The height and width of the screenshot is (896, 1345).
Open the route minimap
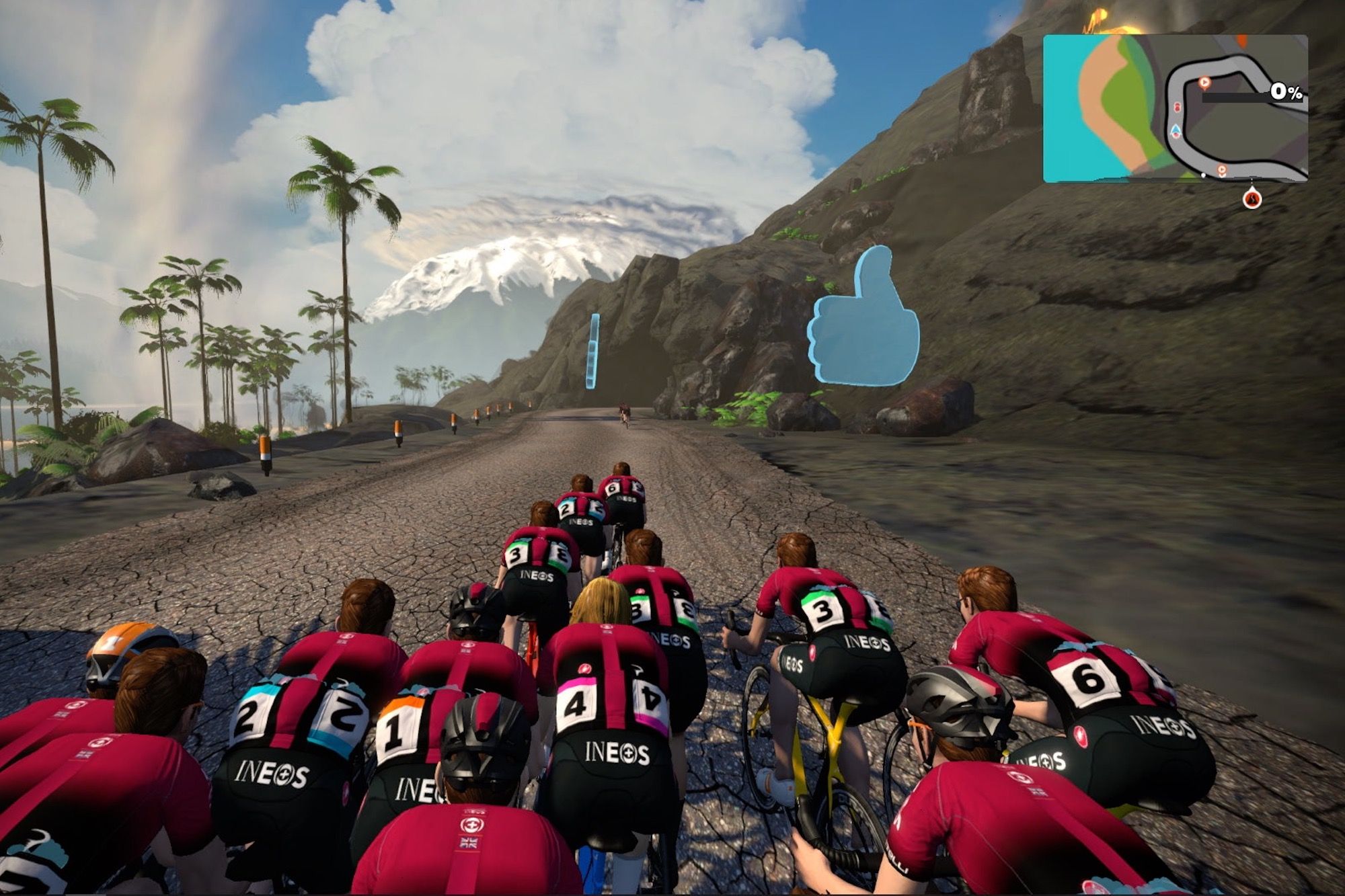click(x=1175, y=108)
